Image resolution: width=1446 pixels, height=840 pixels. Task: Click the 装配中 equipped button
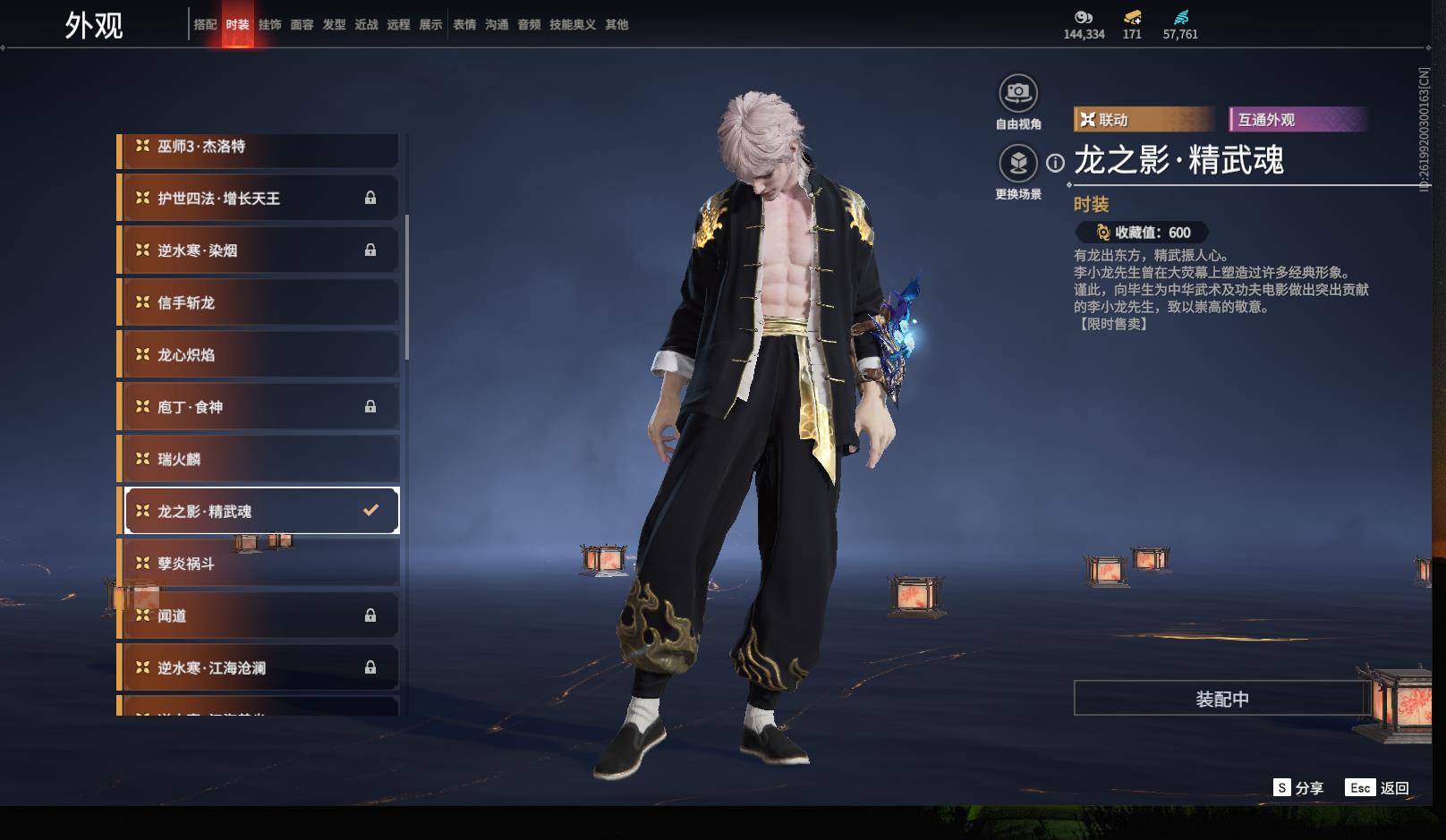click(1221, 699)
